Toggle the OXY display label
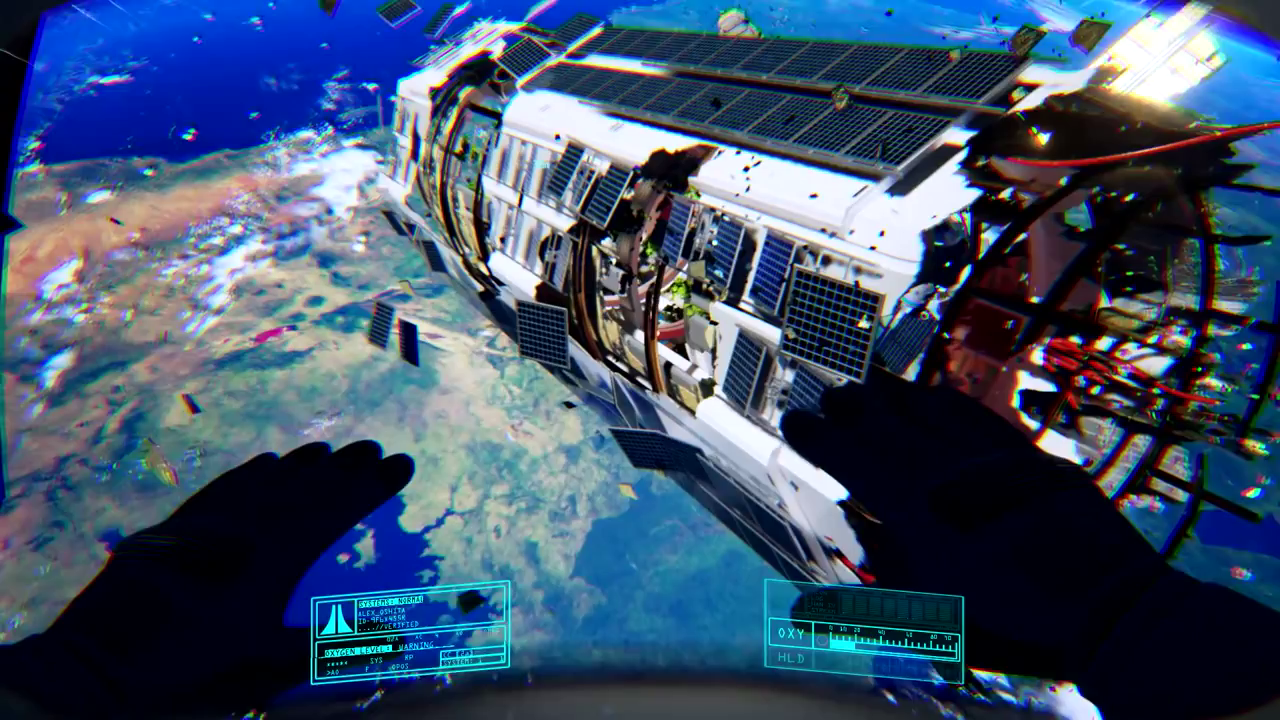This screenshot has width=1280, height=720. [x=791, y=633]
